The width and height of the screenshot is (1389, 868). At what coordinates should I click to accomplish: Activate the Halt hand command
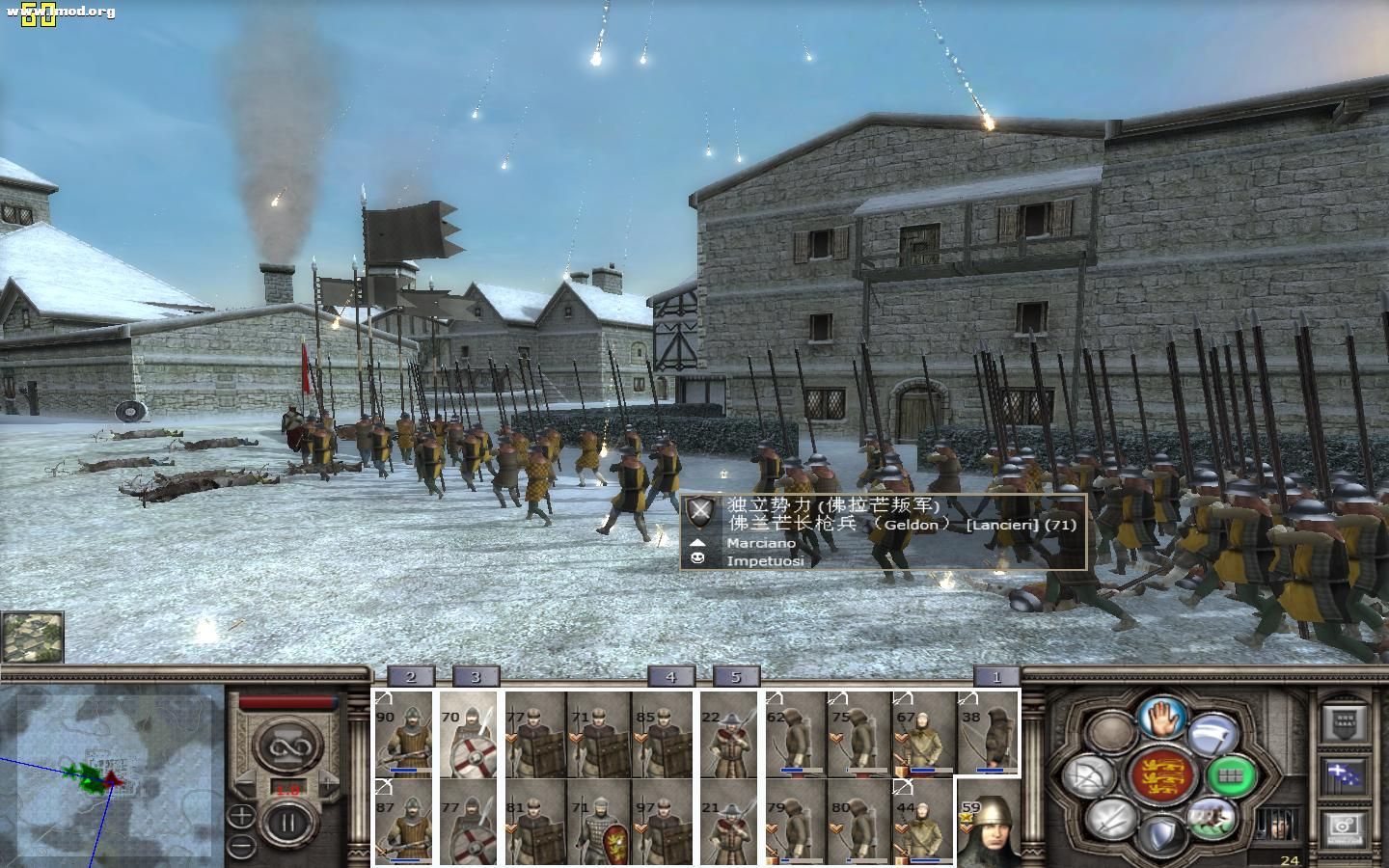pyautogui.click(x=1161, y=717)
